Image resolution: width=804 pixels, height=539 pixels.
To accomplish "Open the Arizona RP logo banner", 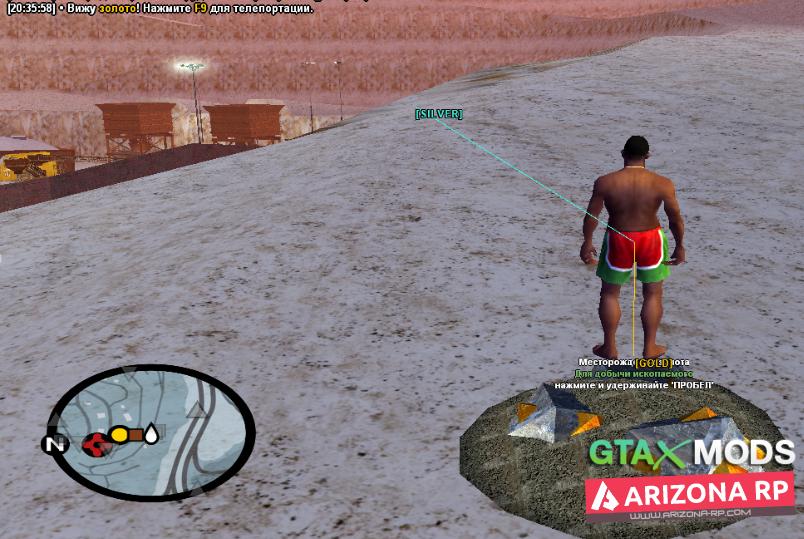I will [690, 494].
